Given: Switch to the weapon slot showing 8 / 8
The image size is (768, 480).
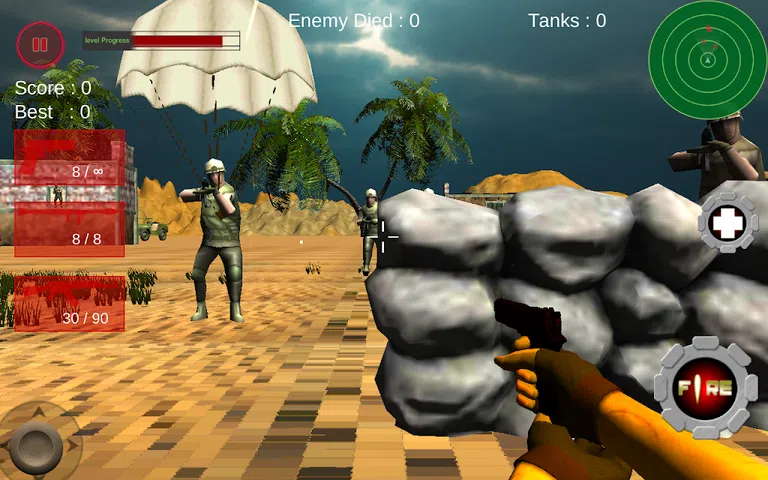Looking at the screenshot, I should (x=70, y=229).
